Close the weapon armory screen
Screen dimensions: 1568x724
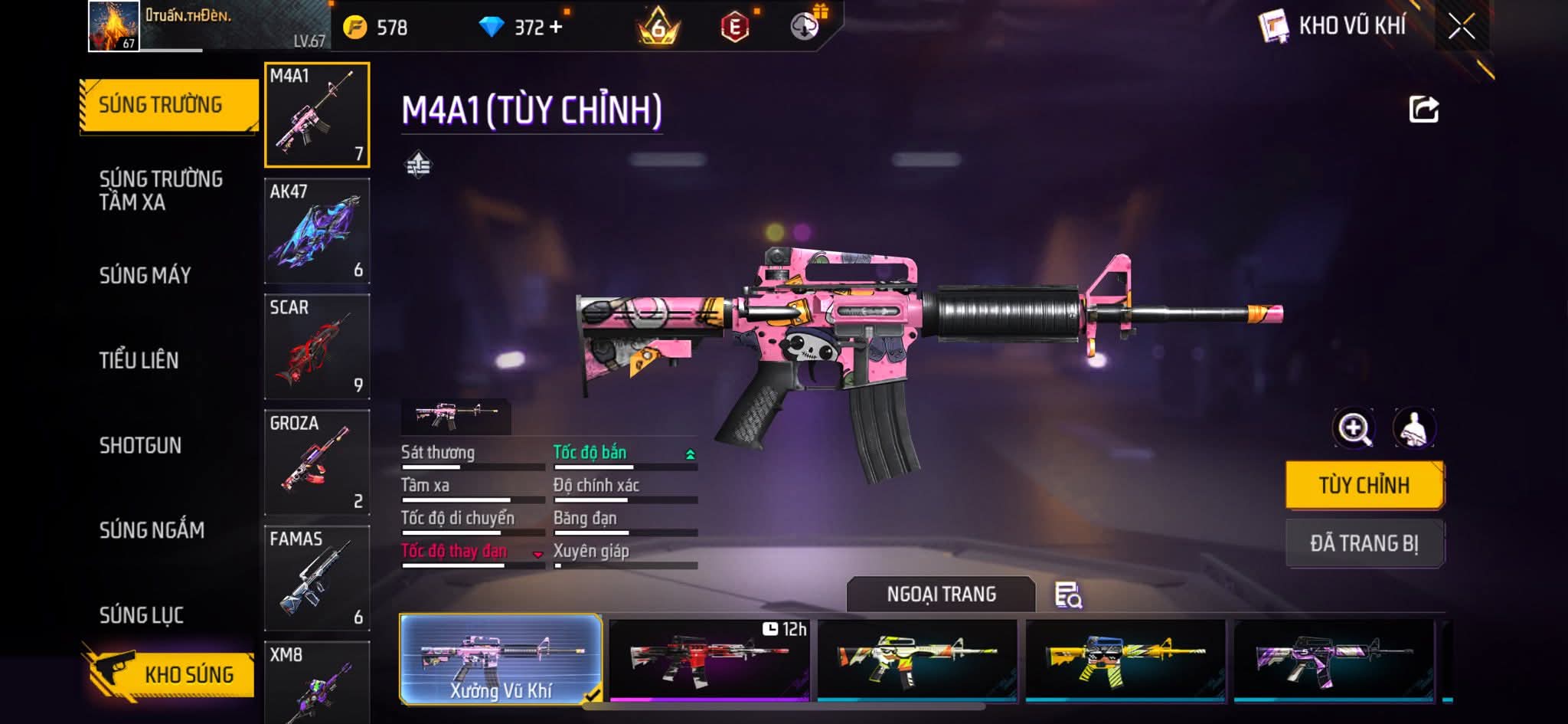pos(1461,27)
